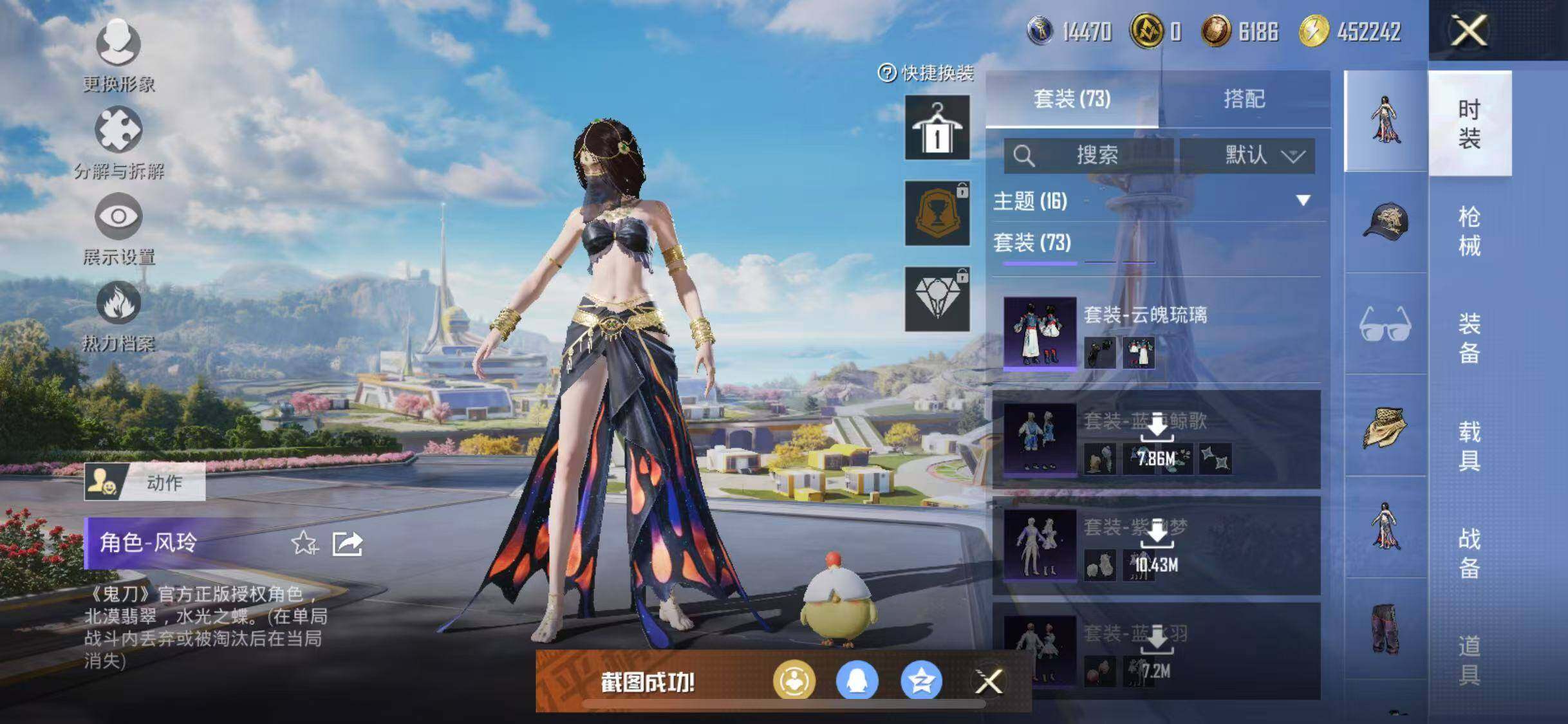The height and width of the screenshot is (724, 1568).
Task: Click the 搜索 search field
Action: click(x=1089, y=156)
